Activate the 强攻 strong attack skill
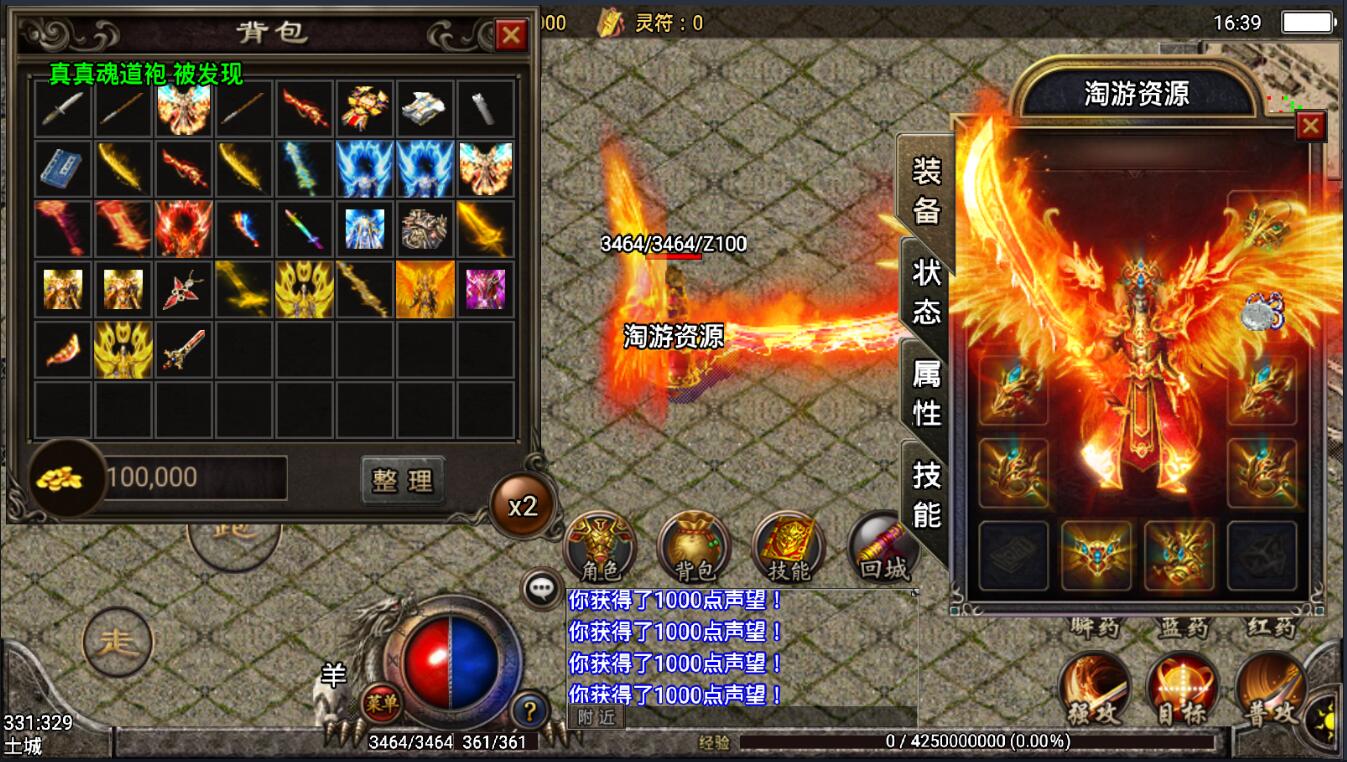 point(1094,690)
